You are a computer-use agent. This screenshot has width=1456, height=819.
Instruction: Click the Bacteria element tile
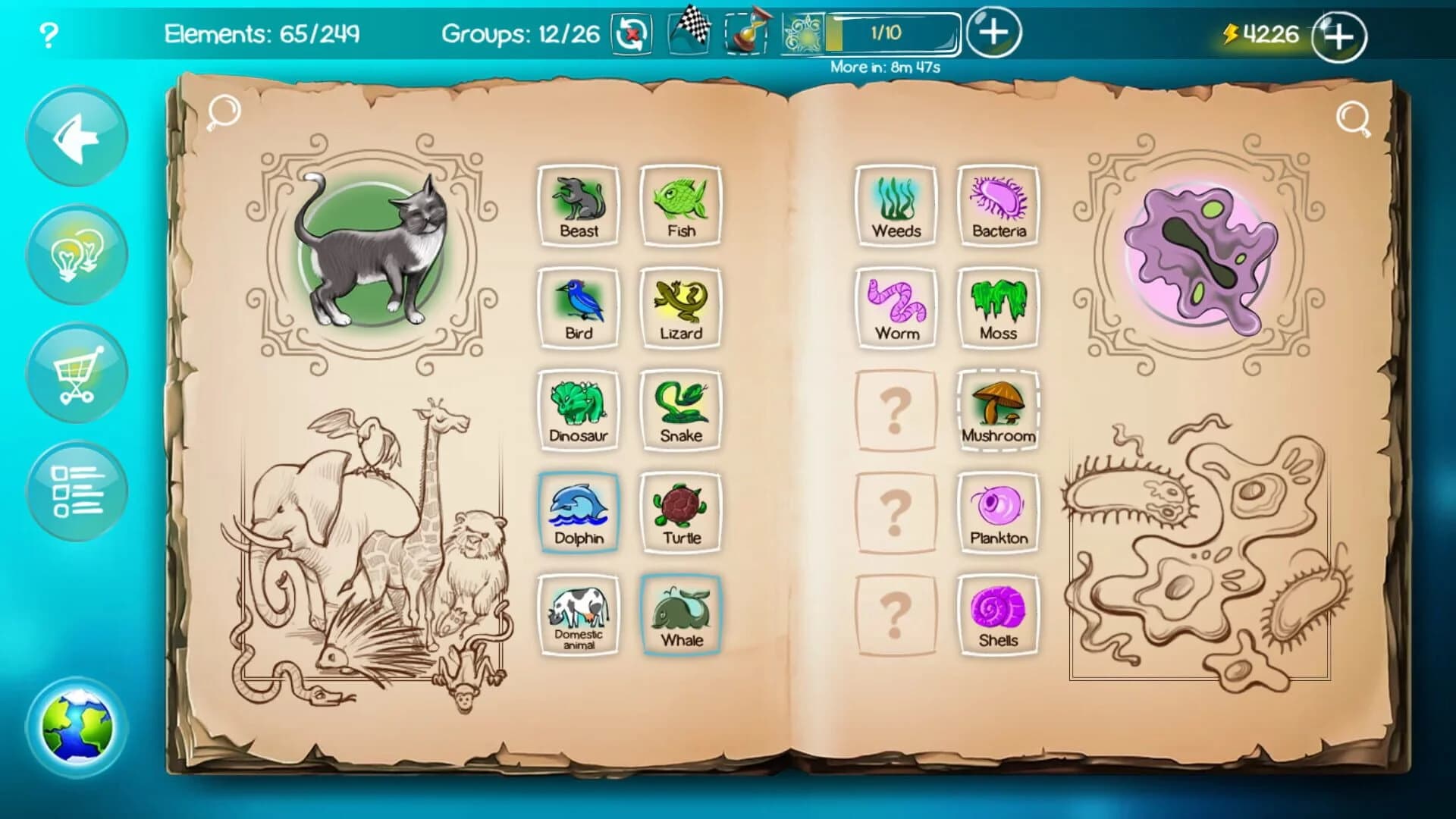point(998,205)
